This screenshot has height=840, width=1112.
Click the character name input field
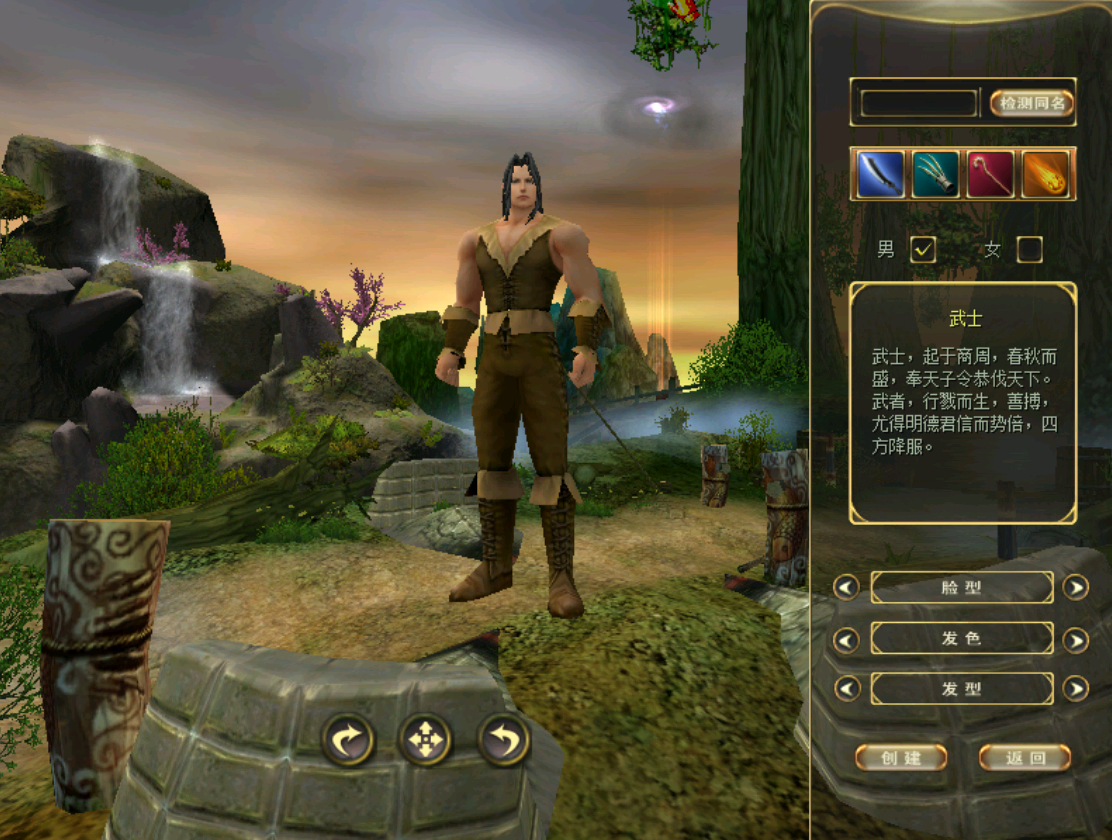[919, 103]
